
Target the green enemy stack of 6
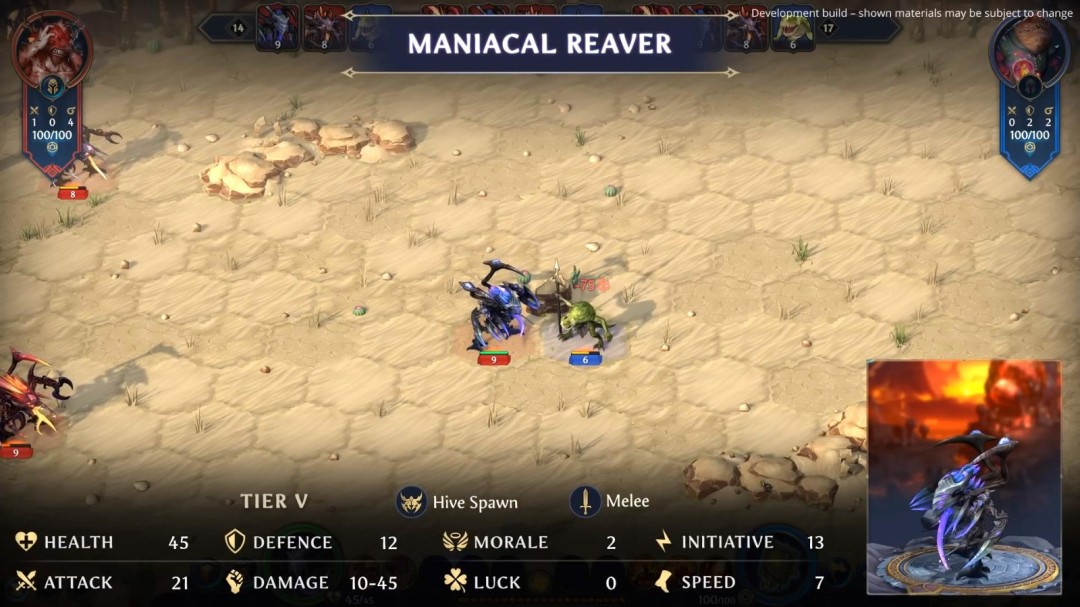tap(583, 320)
